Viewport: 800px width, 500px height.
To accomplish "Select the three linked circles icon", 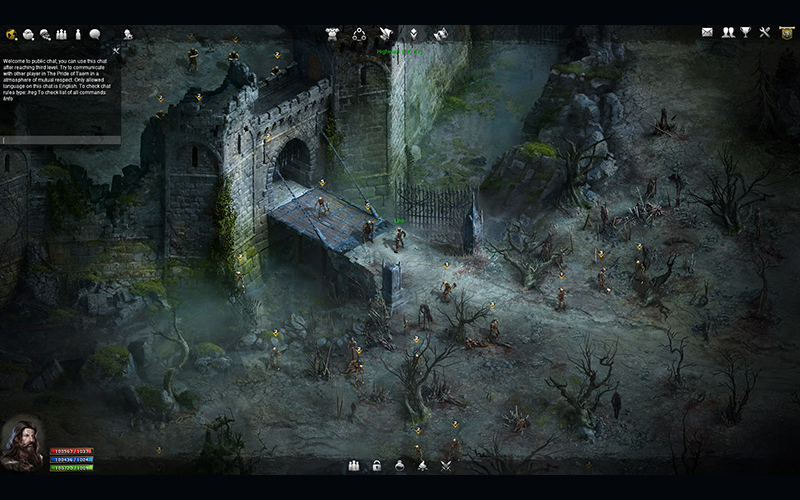I will pos(359,34).
